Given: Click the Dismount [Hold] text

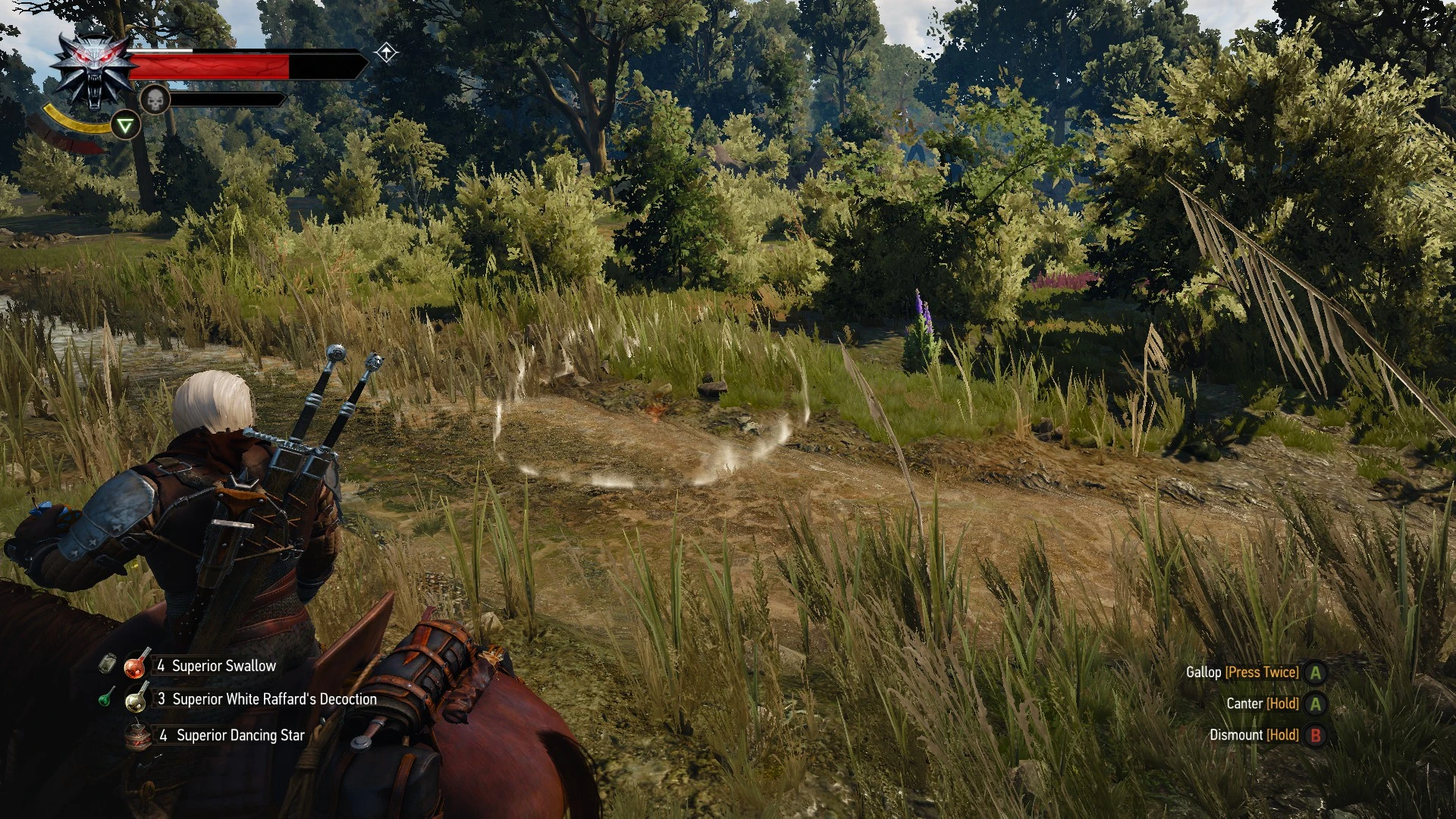Looking at the screenshot, I should (x=1256, y=734).
